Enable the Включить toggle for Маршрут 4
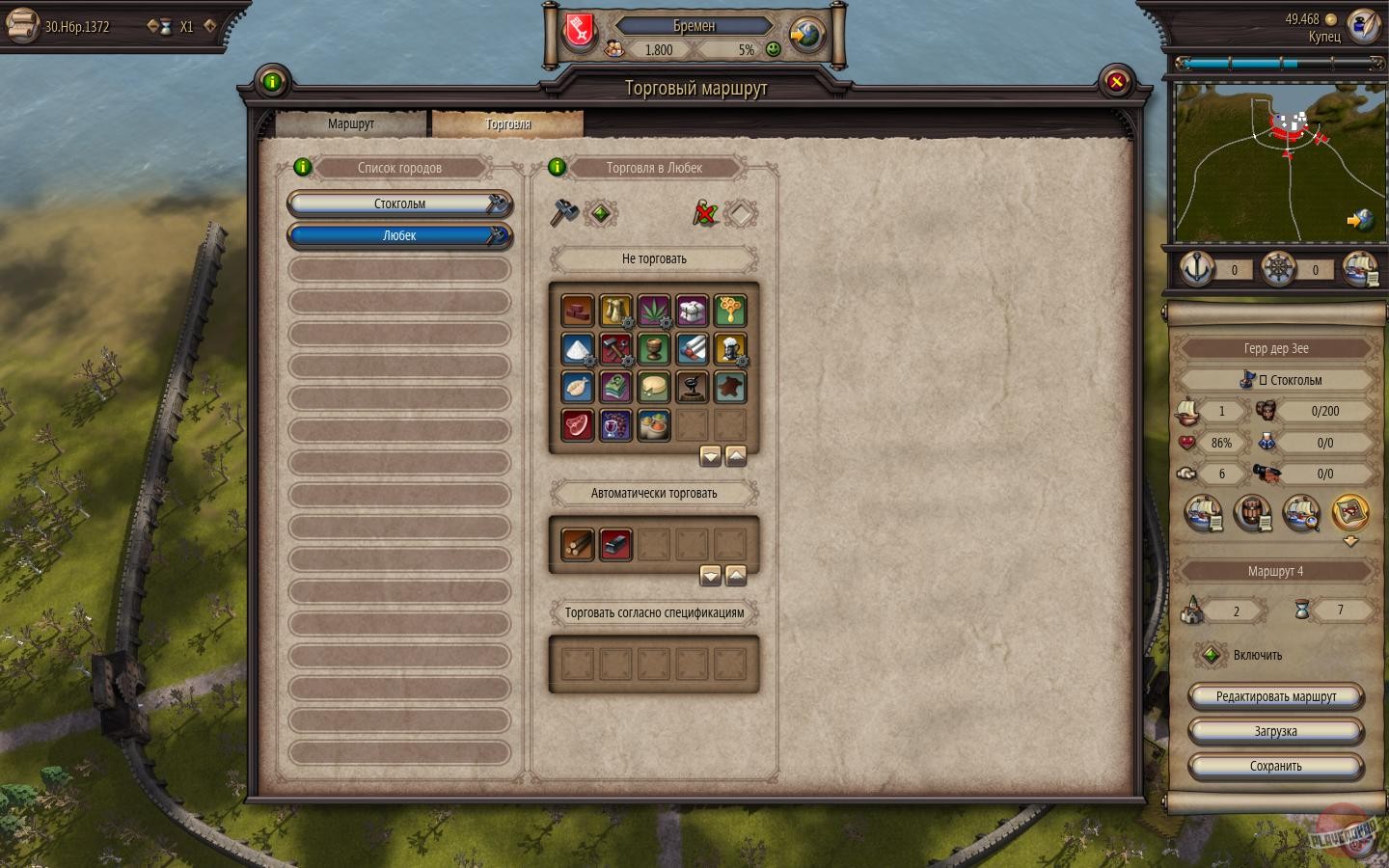 pyautogui.click(x=1212, y=655)
